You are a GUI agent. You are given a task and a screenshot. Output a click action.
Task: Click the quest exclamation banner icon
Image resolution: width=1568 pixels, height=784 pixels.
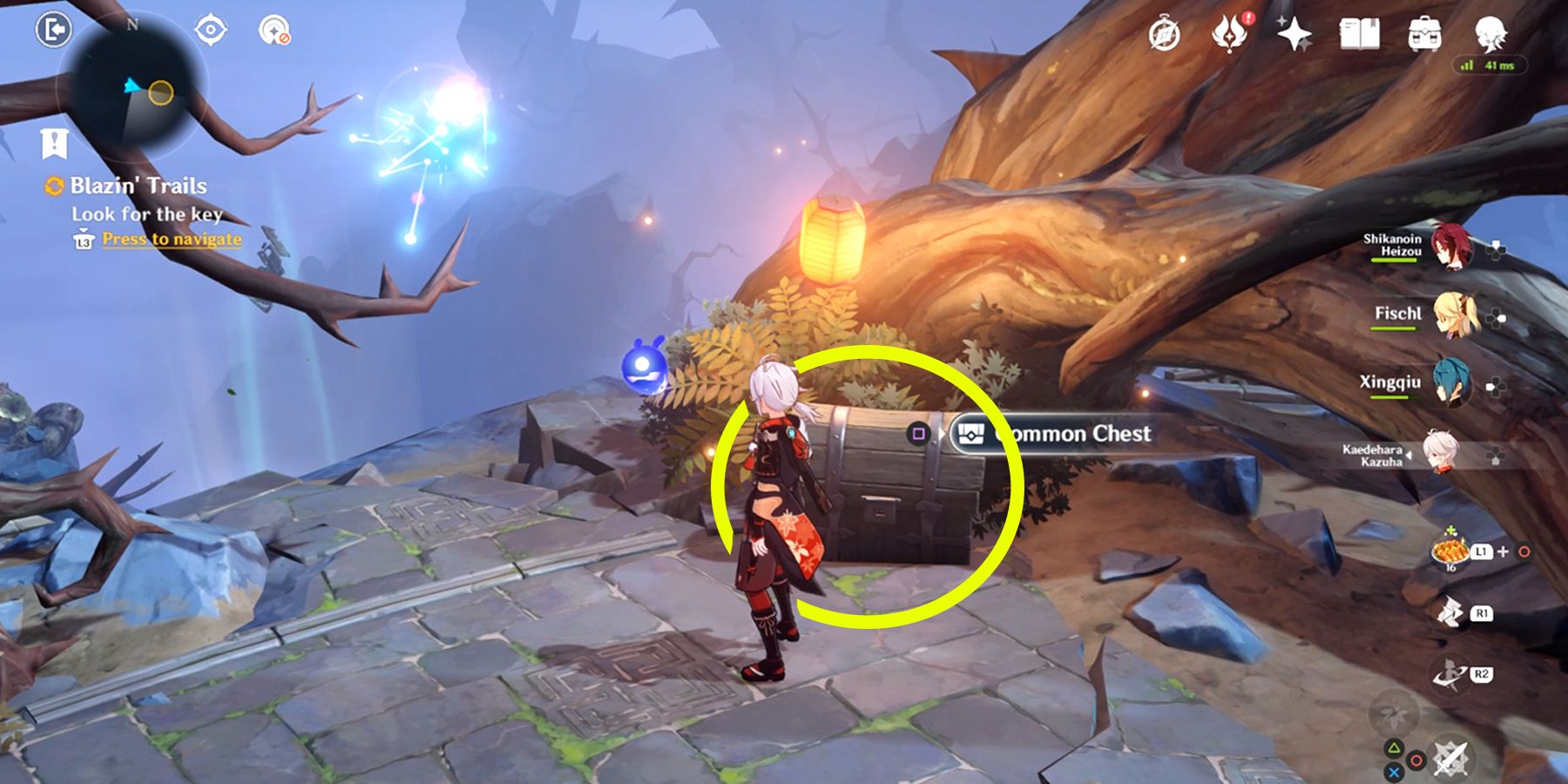click(x=54, y=142)
